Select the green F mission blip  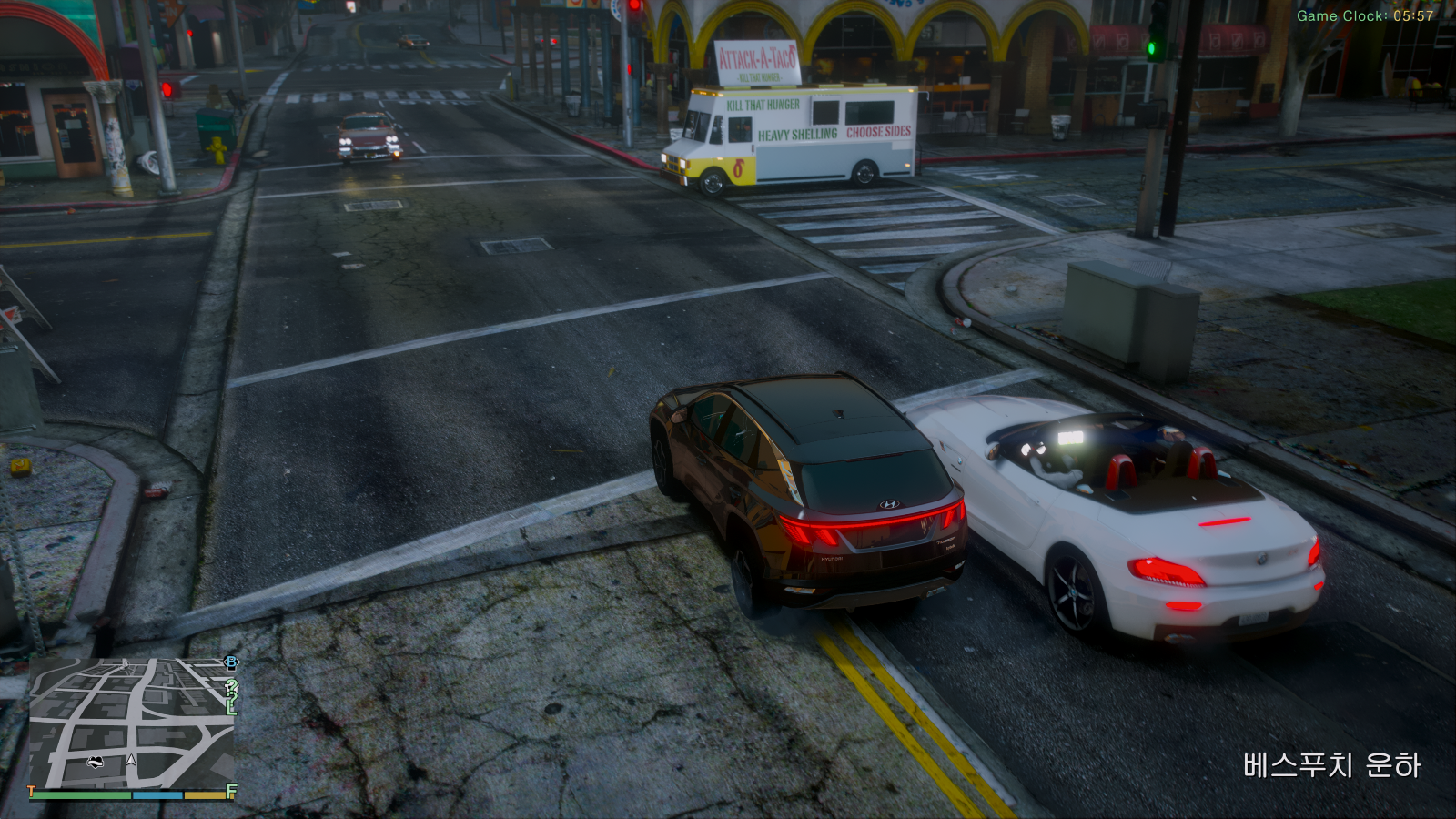pos(231,792)
